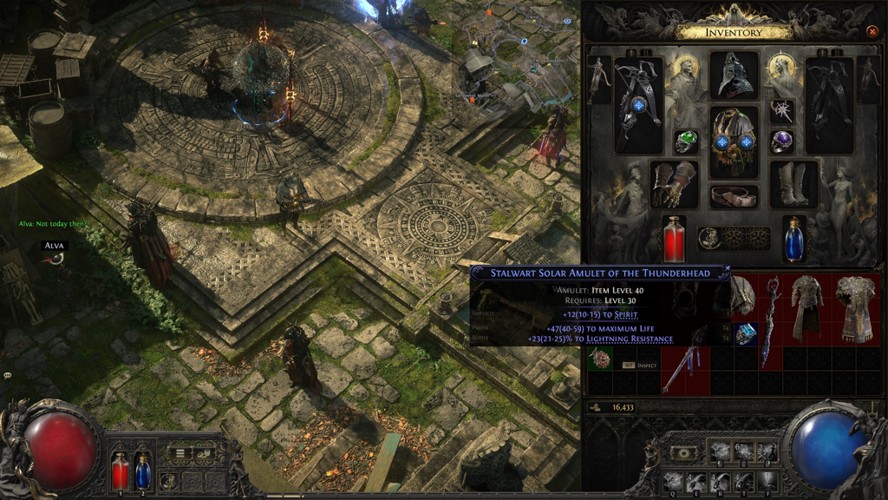Click the equipped gloves slot
888x500 pixels.
(x=673, y=184)
